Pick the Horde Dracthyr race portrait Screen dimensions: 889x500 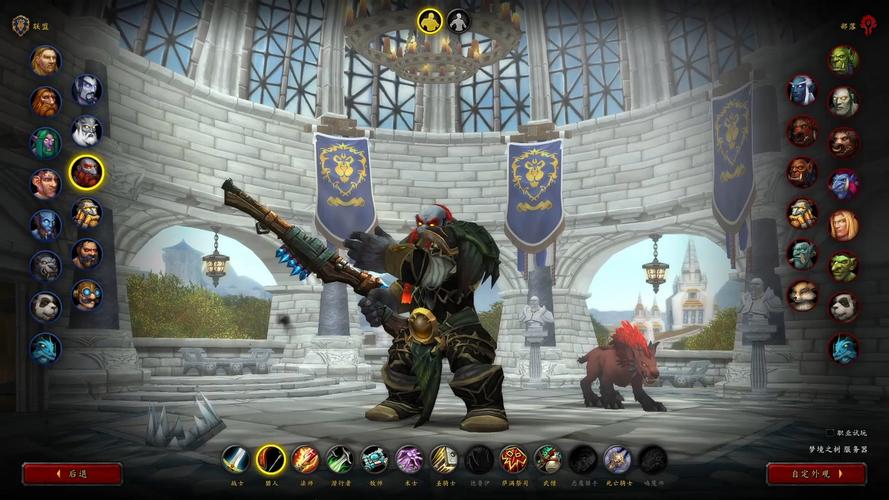pos(843,348)
